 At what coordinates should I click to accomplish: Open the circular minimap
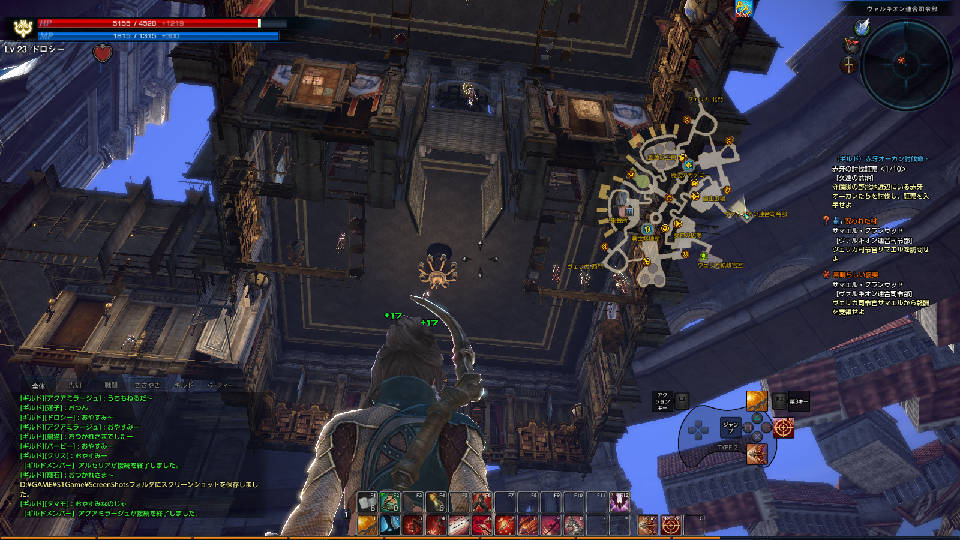905,64
